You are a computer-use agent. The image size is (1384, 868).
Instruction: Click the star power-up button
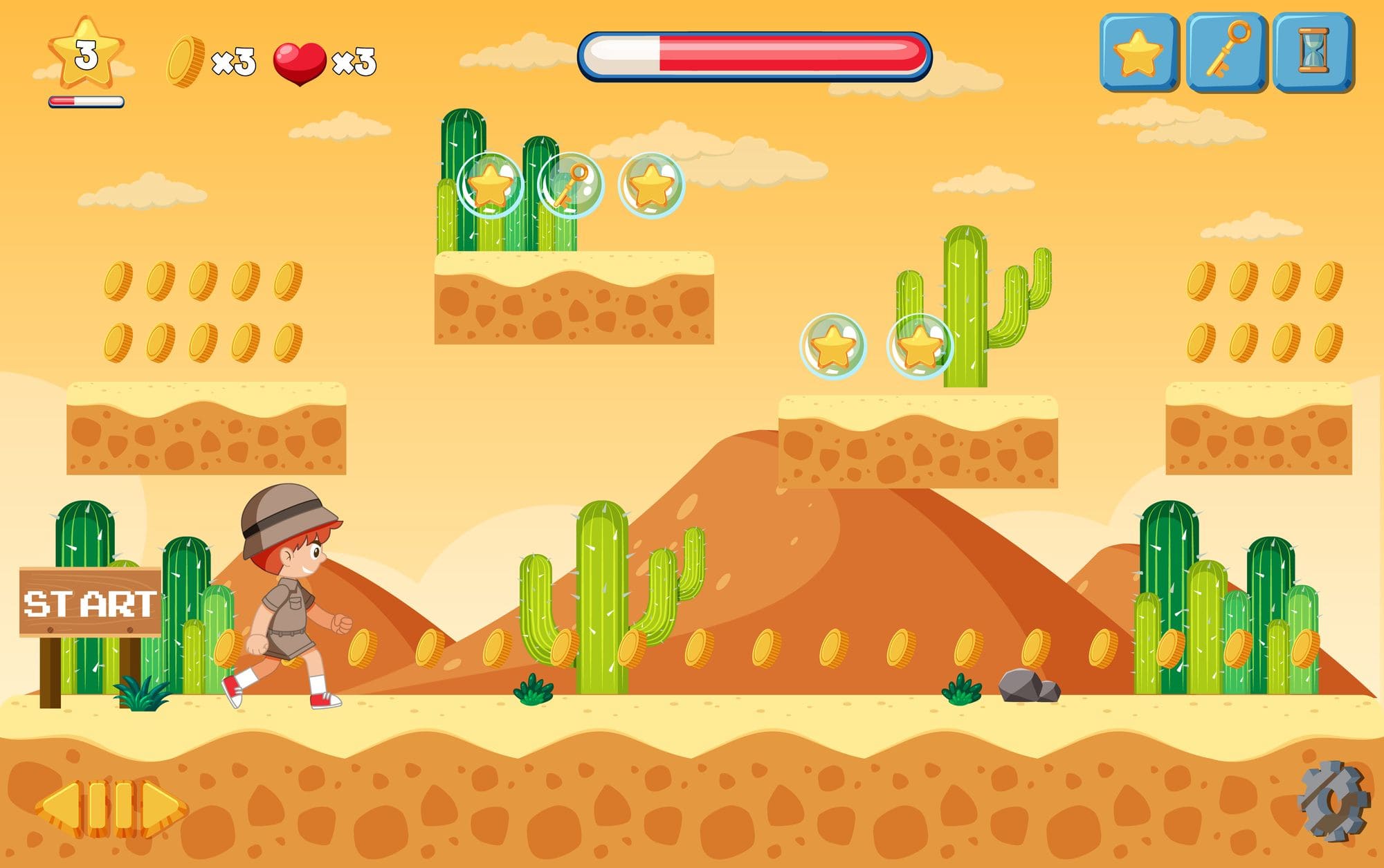click(1138, 53)
